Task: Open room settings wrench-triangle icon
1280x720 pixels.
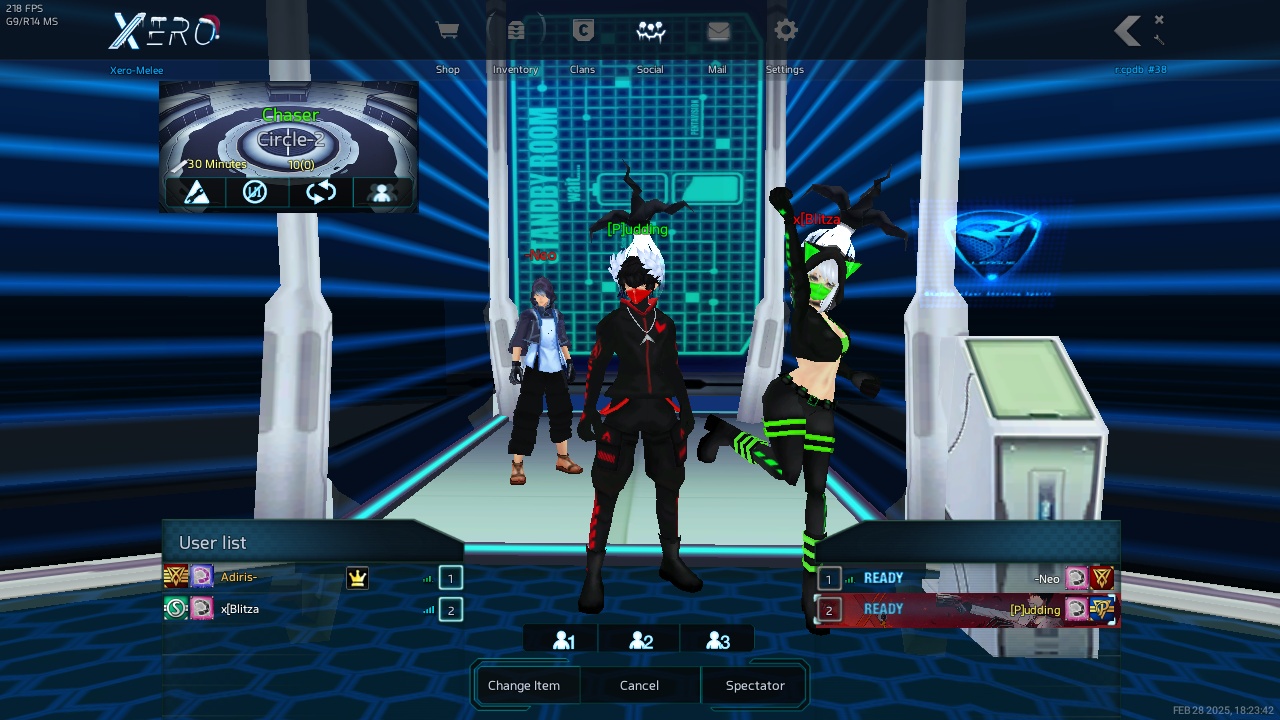Action: (x=196, y=193)
